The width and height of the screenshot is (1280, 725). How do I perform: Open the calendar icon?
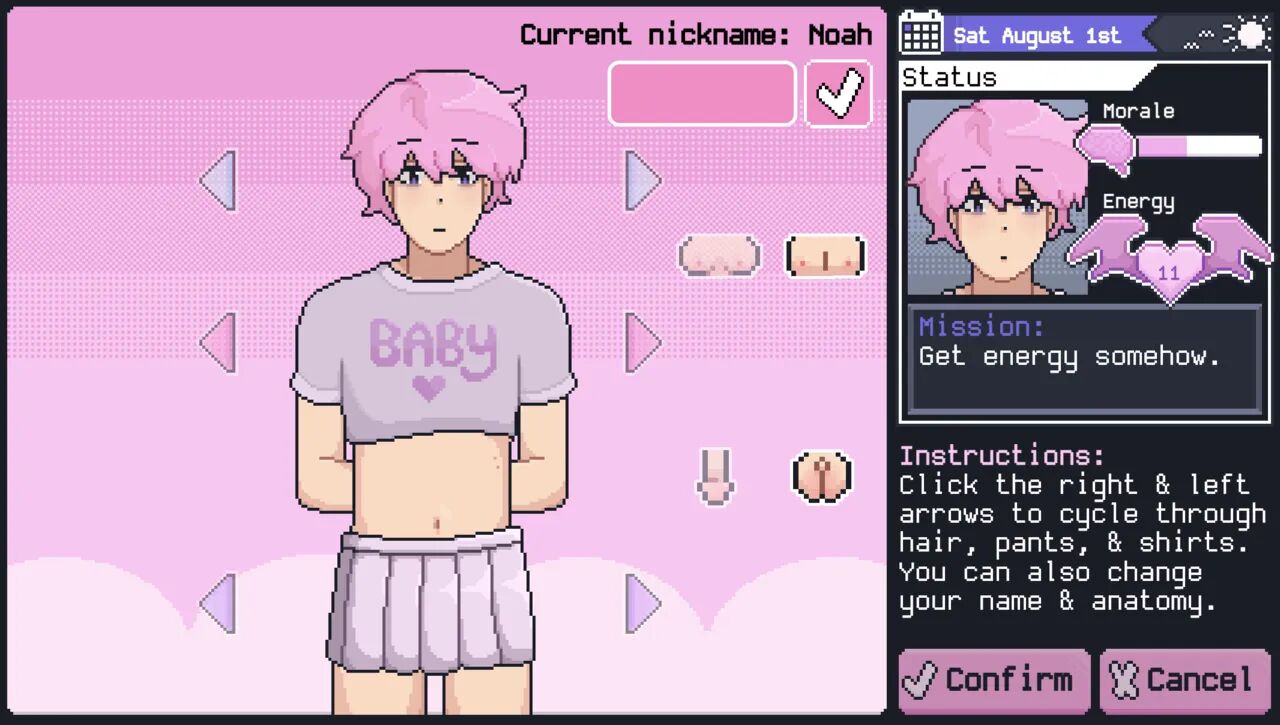click(x=921, y=33)
